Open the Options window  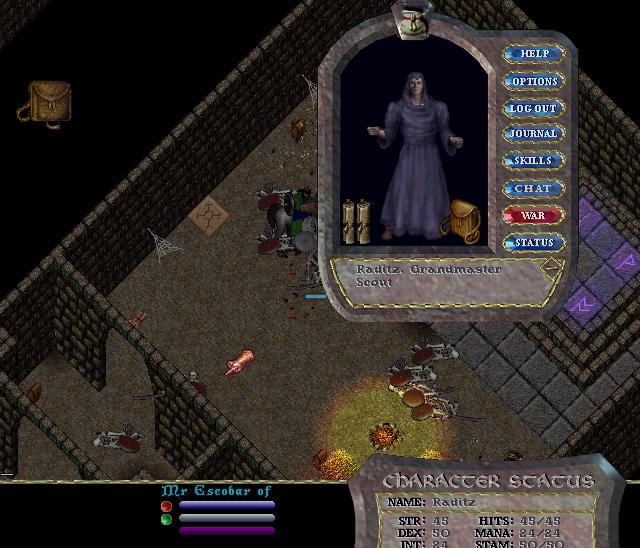[534, 81]
